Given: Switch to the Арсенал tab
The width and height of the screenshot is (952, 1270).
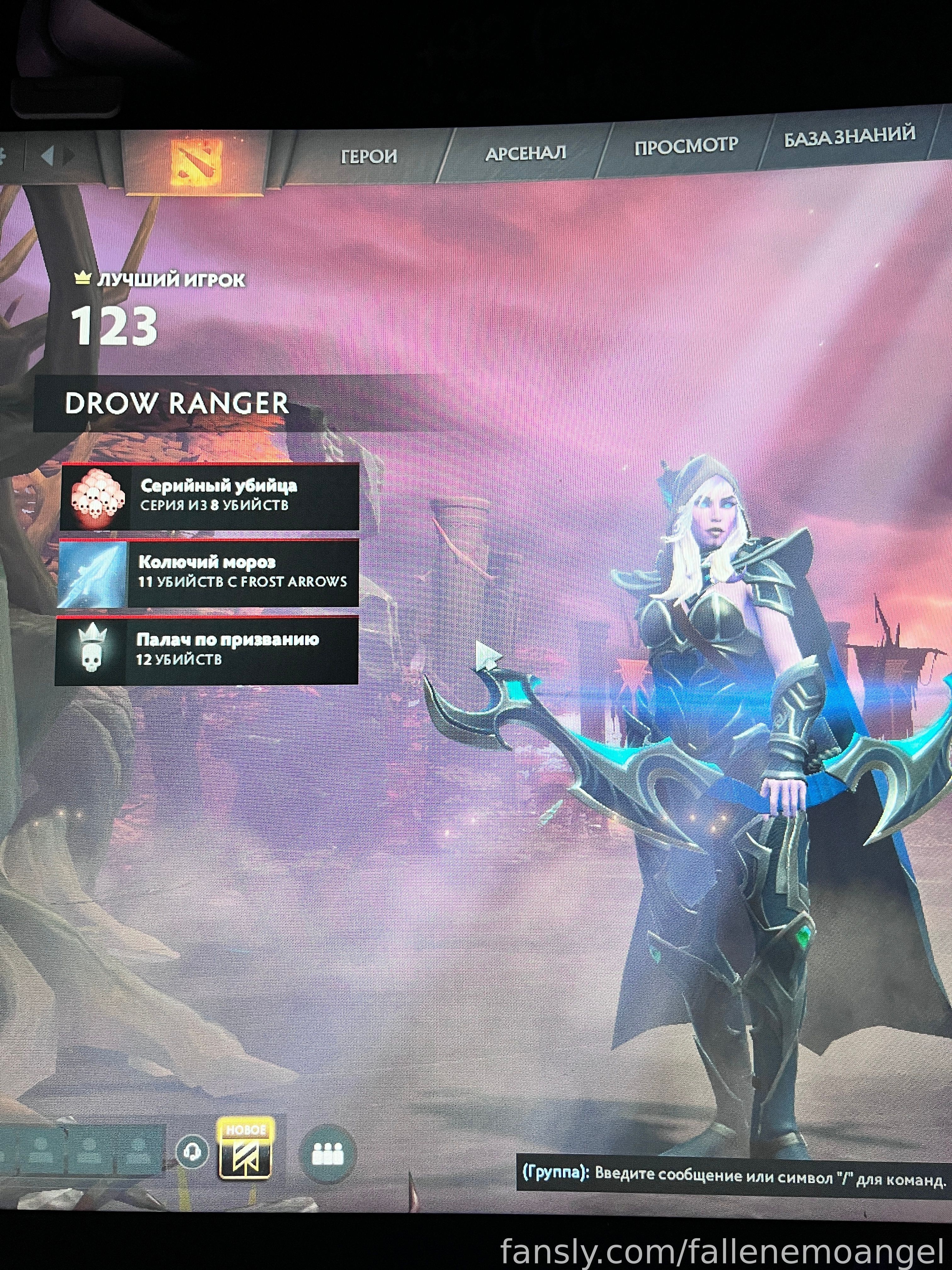Looking at the screenshot, I should [525, 153].
